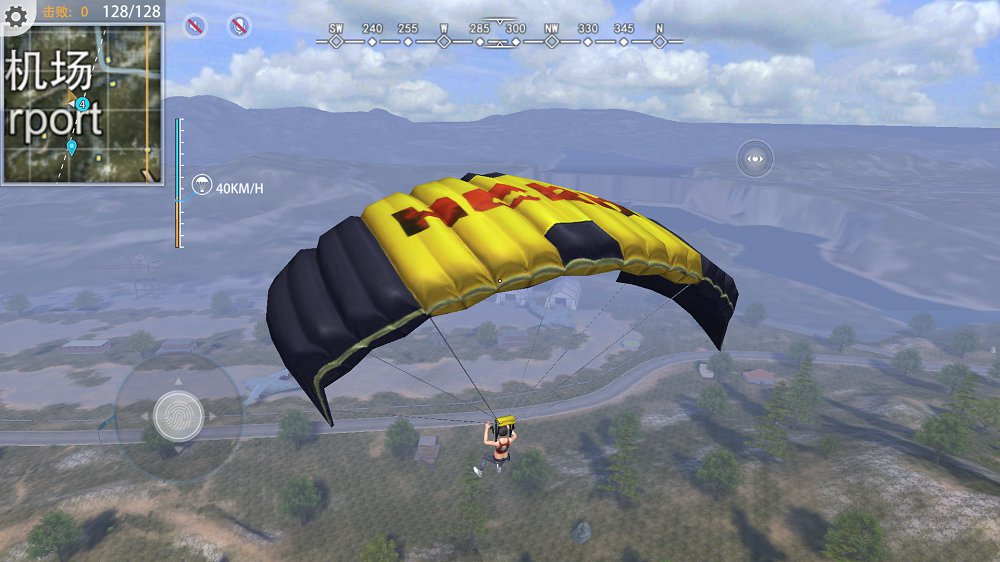Tap the eye free-look button
Screen dimensions: 1000x562
coord(755,158)
